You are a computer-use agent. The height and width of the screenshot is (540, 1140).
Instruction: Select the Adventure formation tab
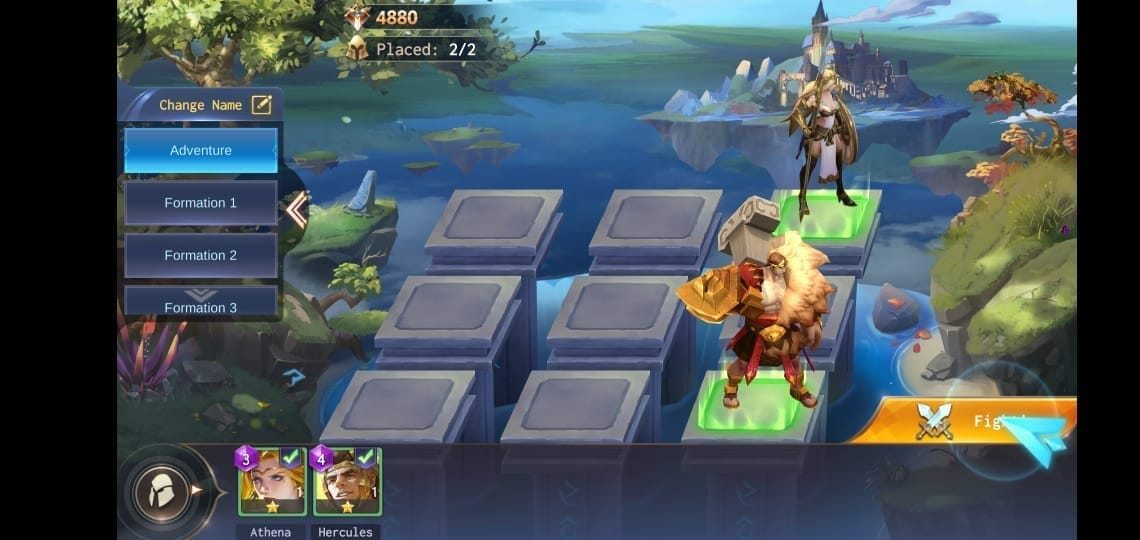200,150
